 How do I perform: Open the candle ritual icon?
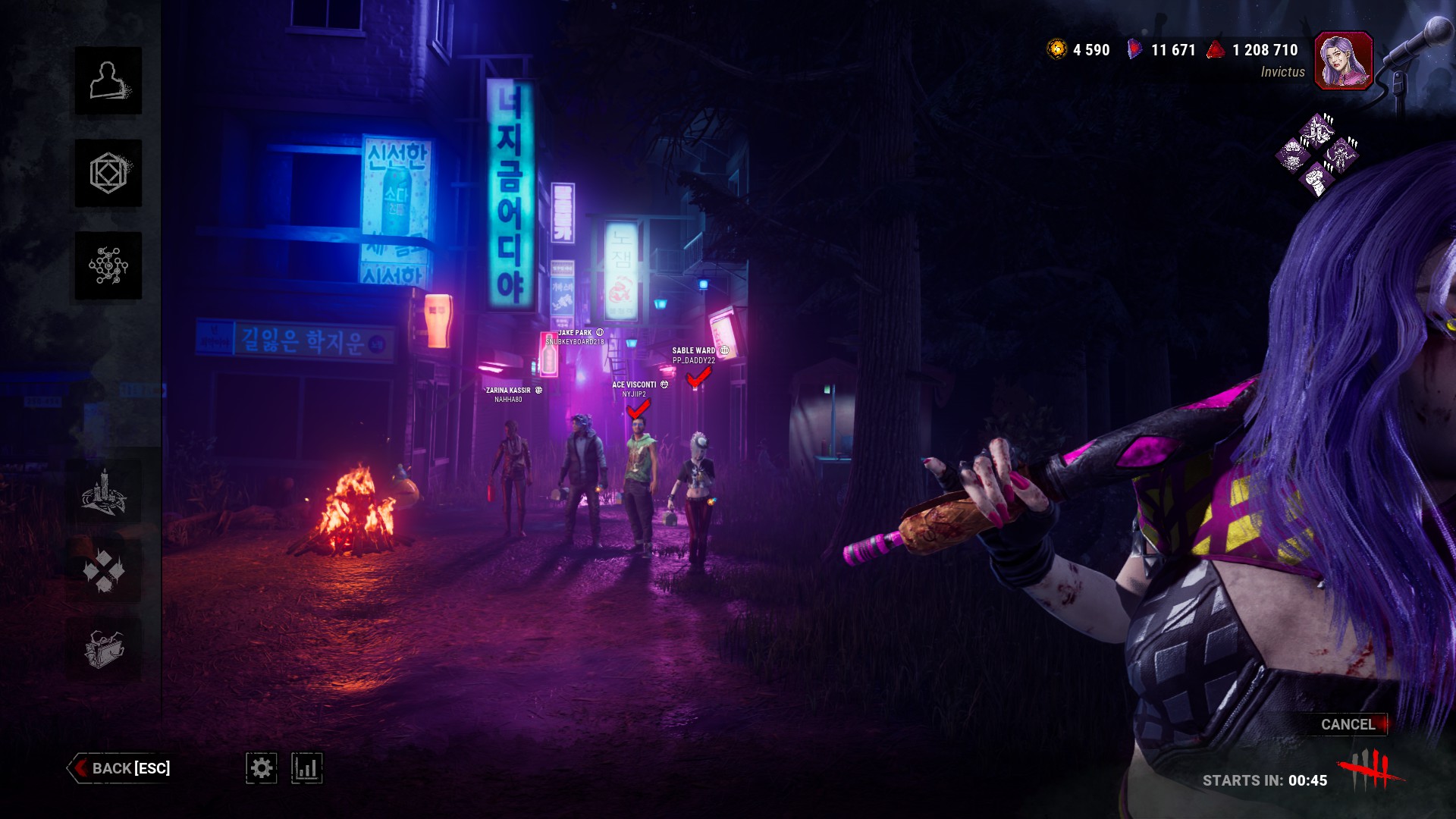tap(104, 492)
